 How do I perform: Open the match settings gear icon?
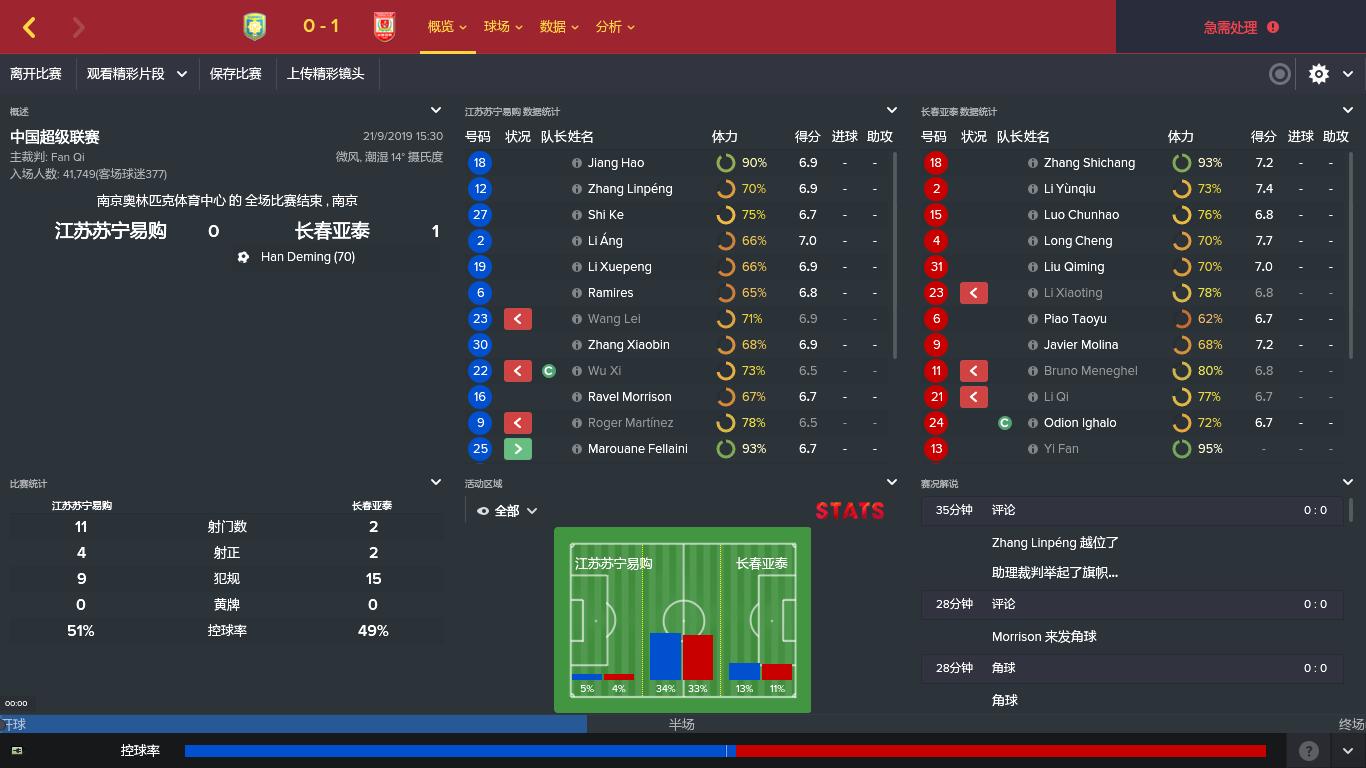[1318, 74]
